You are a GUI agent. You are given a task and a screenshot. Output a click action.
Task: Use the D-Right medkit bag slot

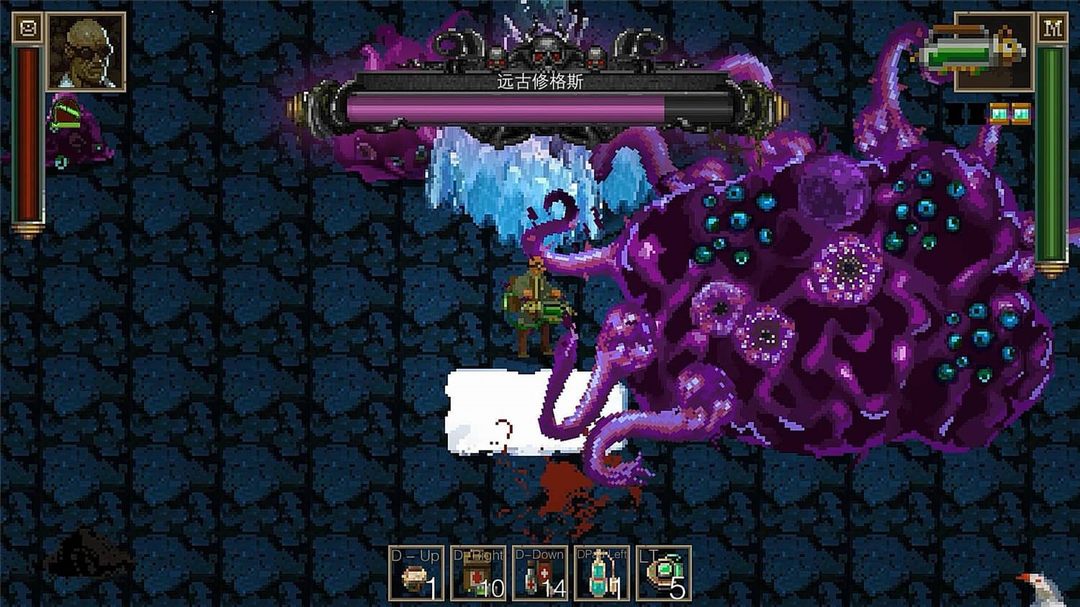(477, 573)
